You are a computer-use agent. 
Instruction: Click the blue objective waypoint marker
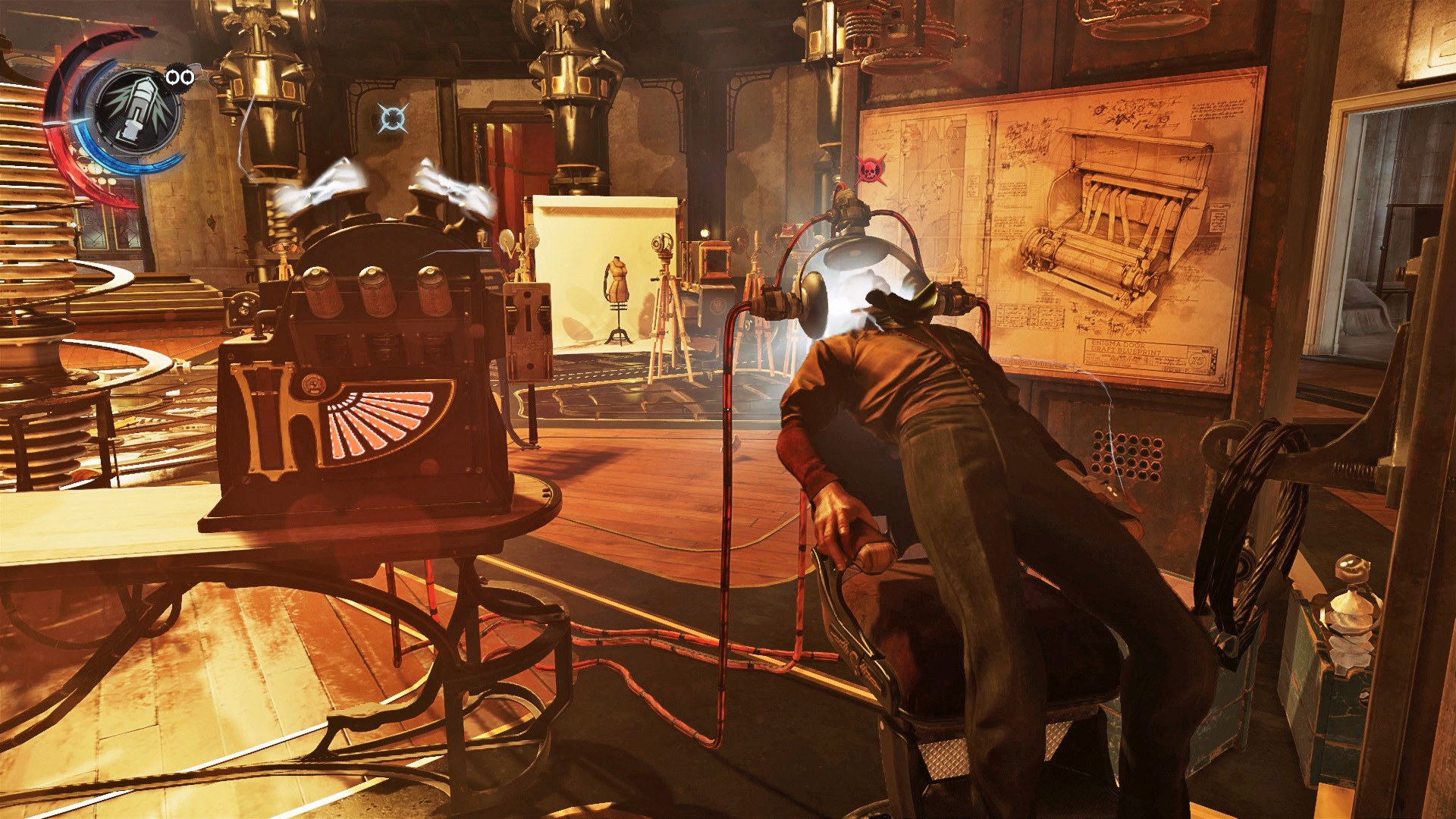(393, 118)
